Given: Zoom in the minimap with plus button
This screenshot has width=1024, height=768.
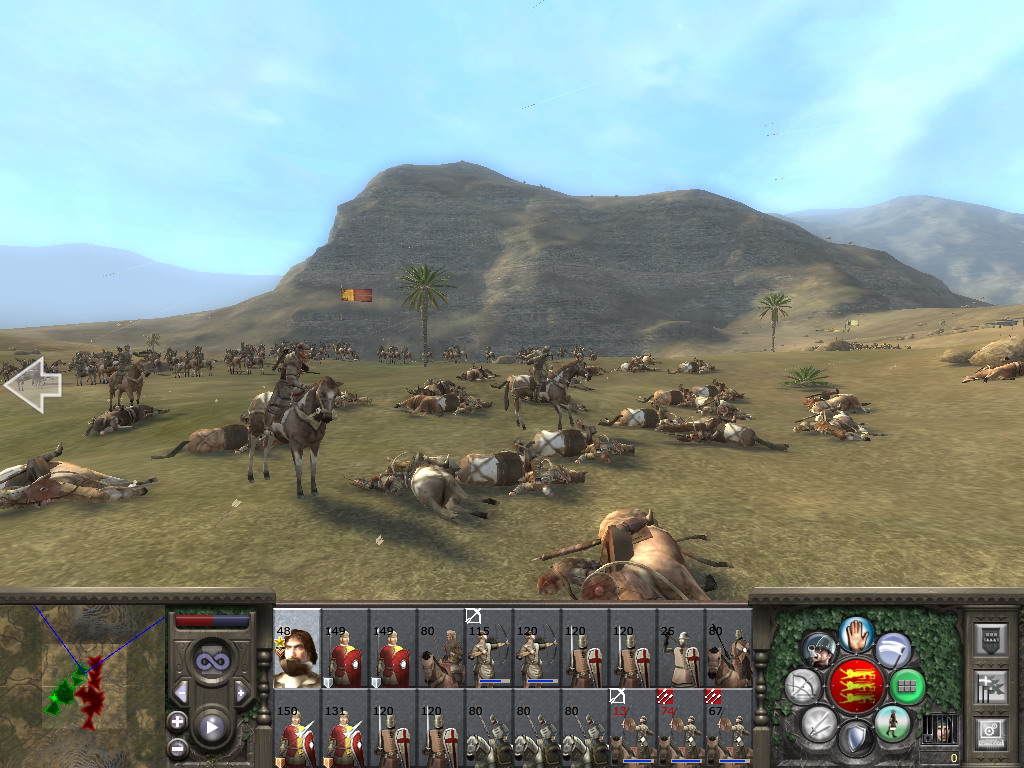Looking at the screenshot, I should point(178,721).
